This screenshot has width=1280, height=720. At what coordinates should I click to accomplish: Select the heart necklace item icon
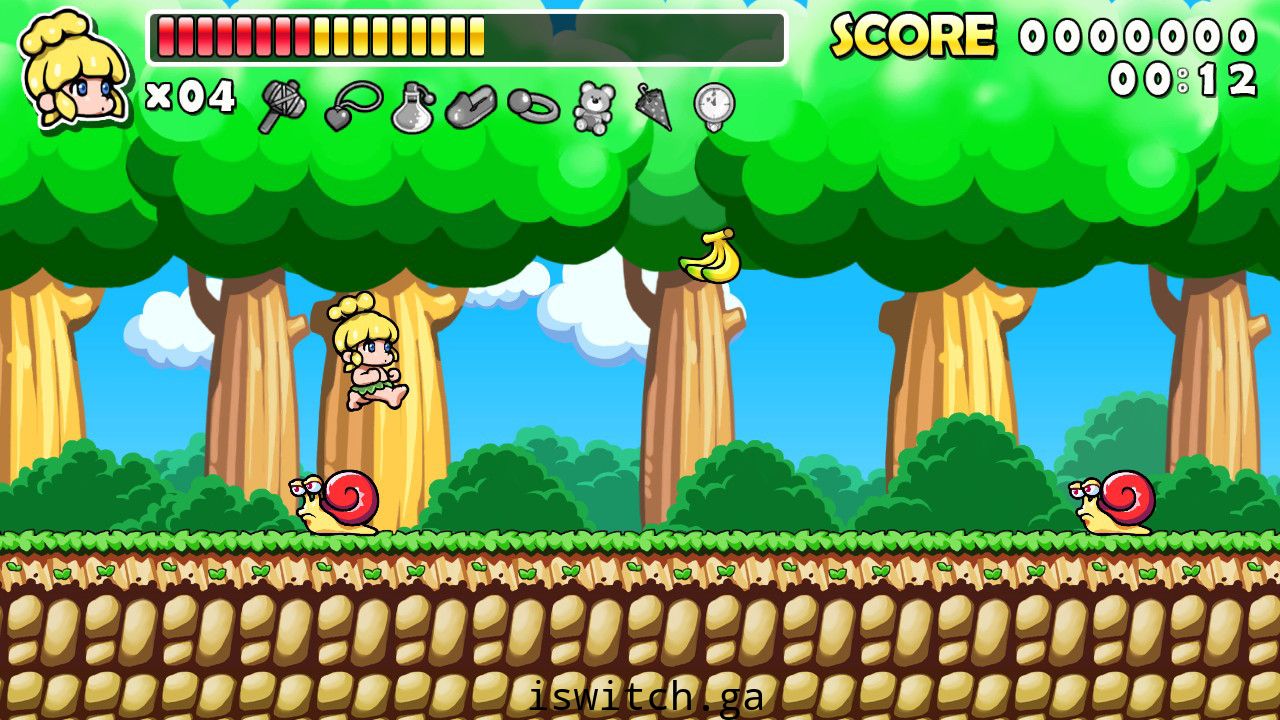[352, 105]
